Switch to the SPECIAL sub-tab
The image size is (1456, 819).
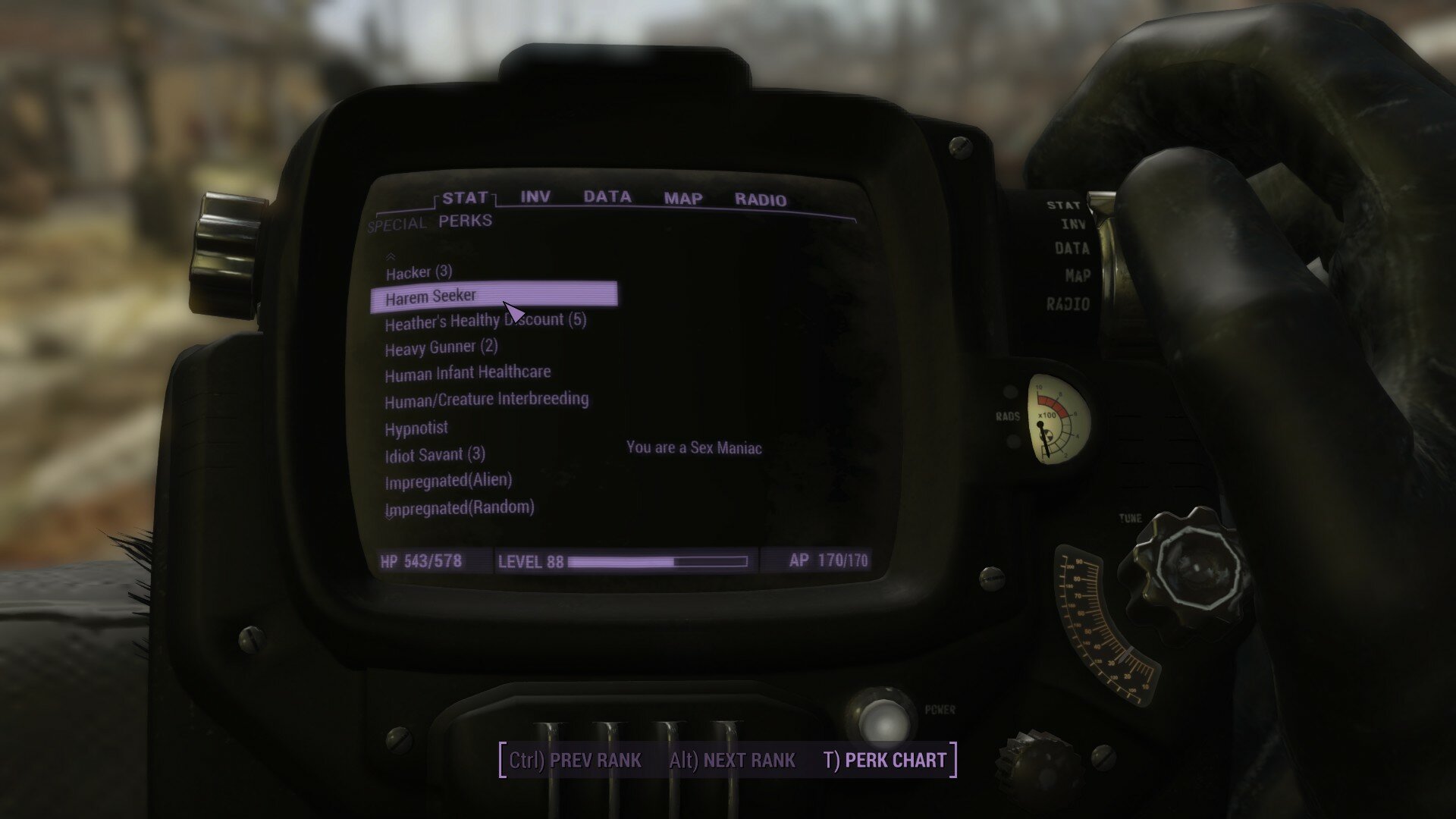point(397,224)
